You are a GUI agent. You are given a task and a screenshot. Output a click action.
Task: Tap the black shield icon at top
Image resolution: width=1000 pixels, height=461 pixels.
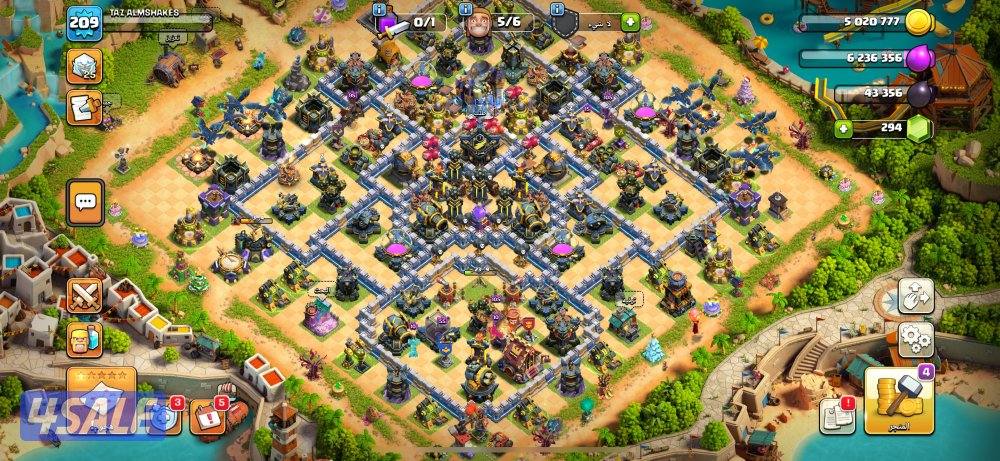pyautogui.click(x=565, y=22)
